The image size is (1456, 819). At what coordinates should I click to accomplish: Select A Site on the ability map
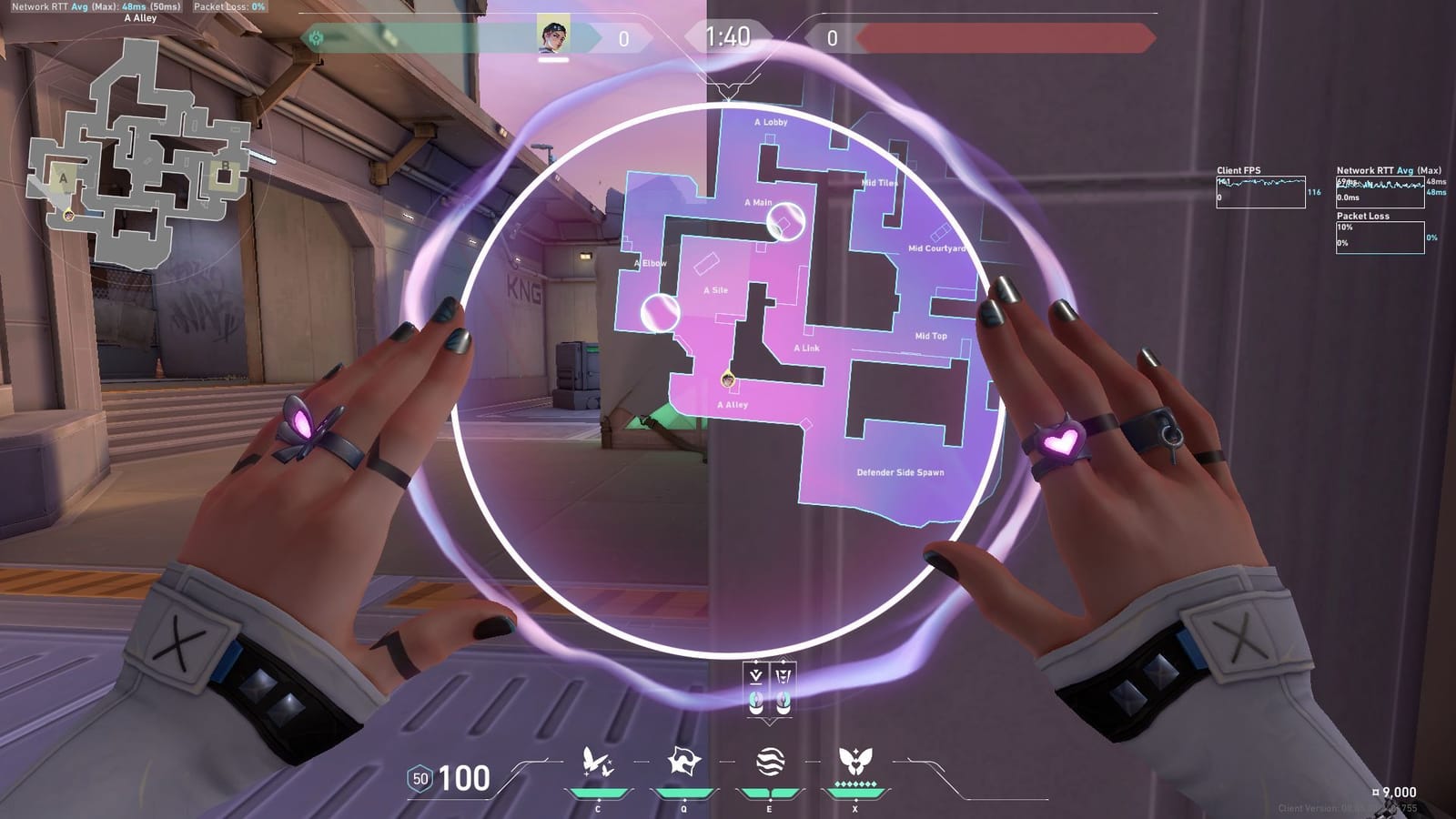[715, 291]
